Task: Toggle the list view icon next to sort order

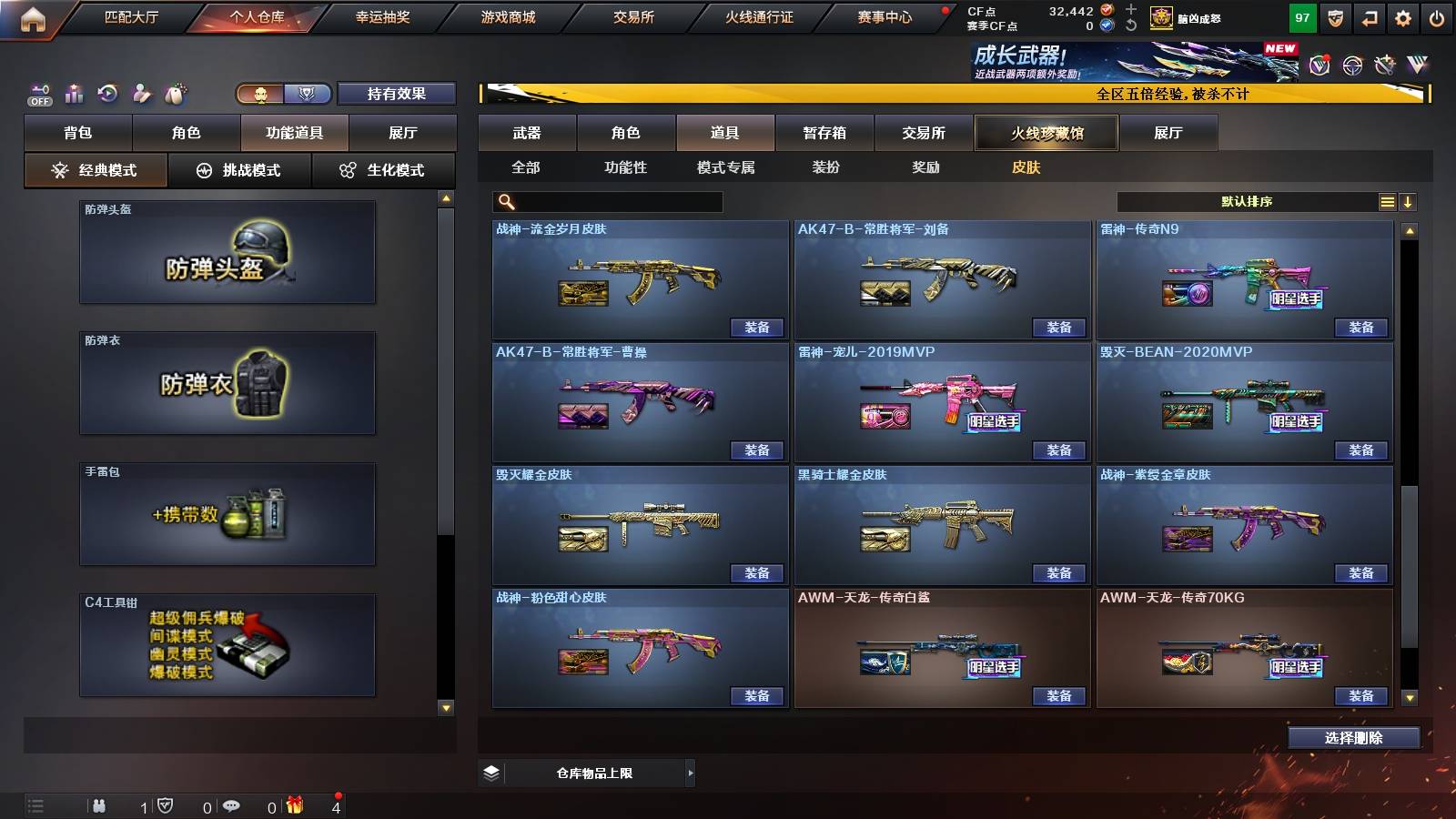Action: coord(1386,201)
